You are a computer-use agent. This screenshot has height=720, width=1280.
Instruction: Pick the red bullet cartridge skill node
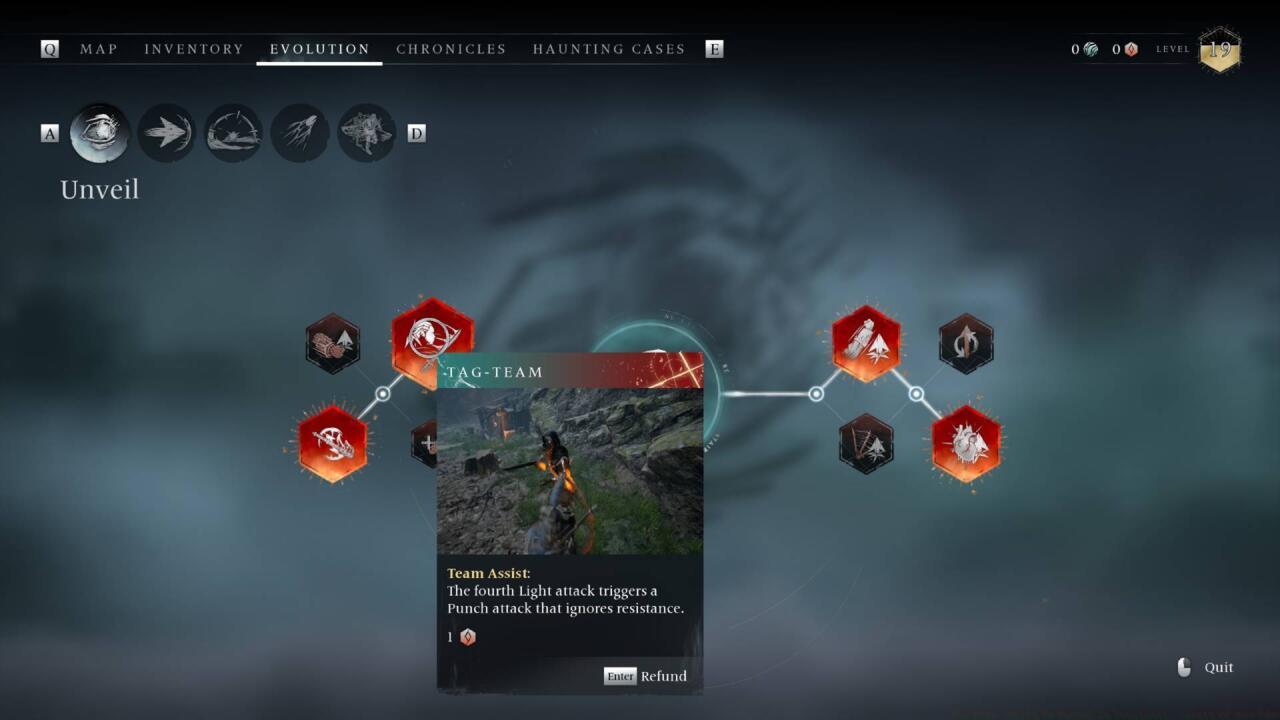pos(866,344)
